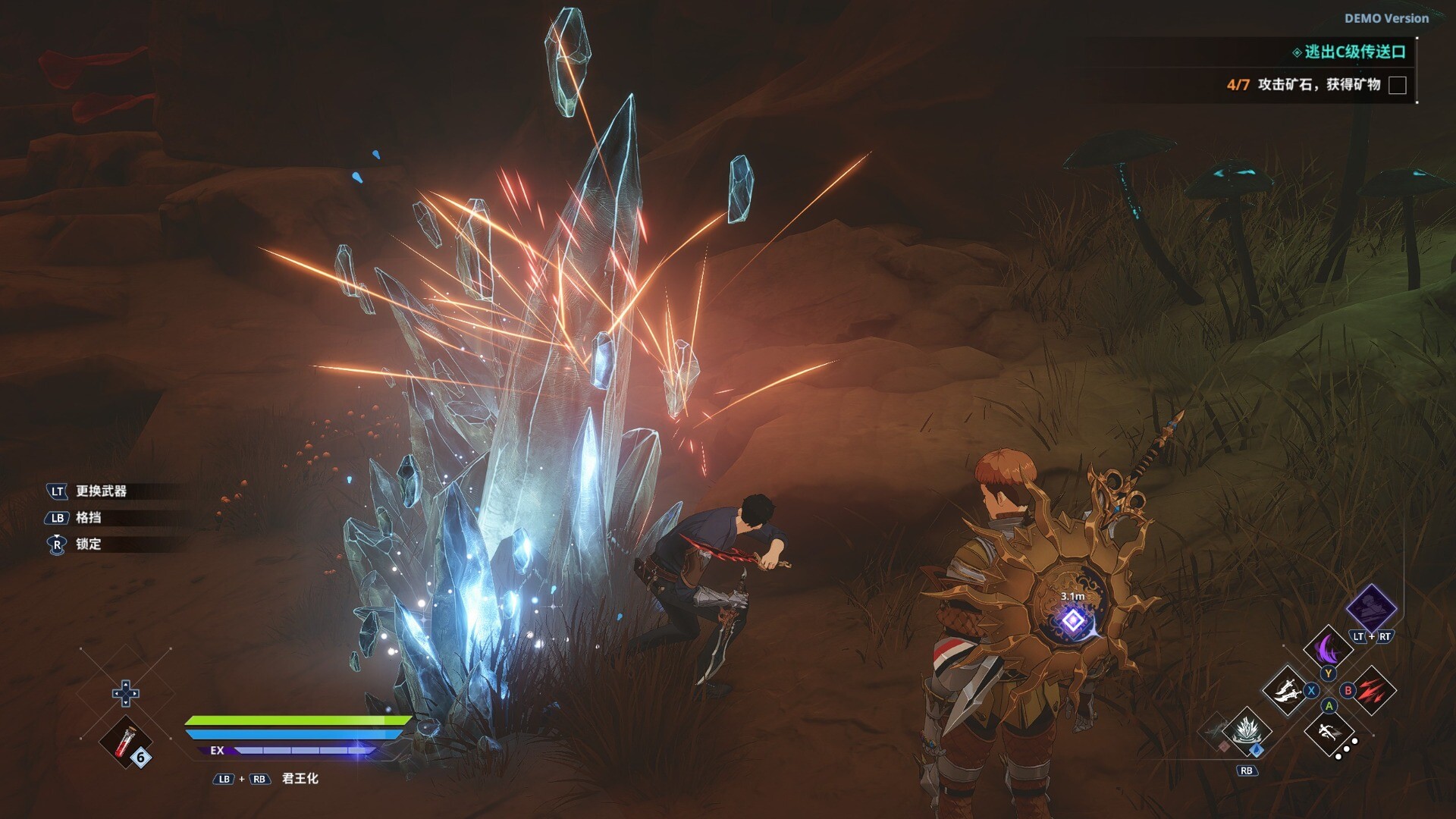Use the ice crystal burst skill

(1246, 731)
